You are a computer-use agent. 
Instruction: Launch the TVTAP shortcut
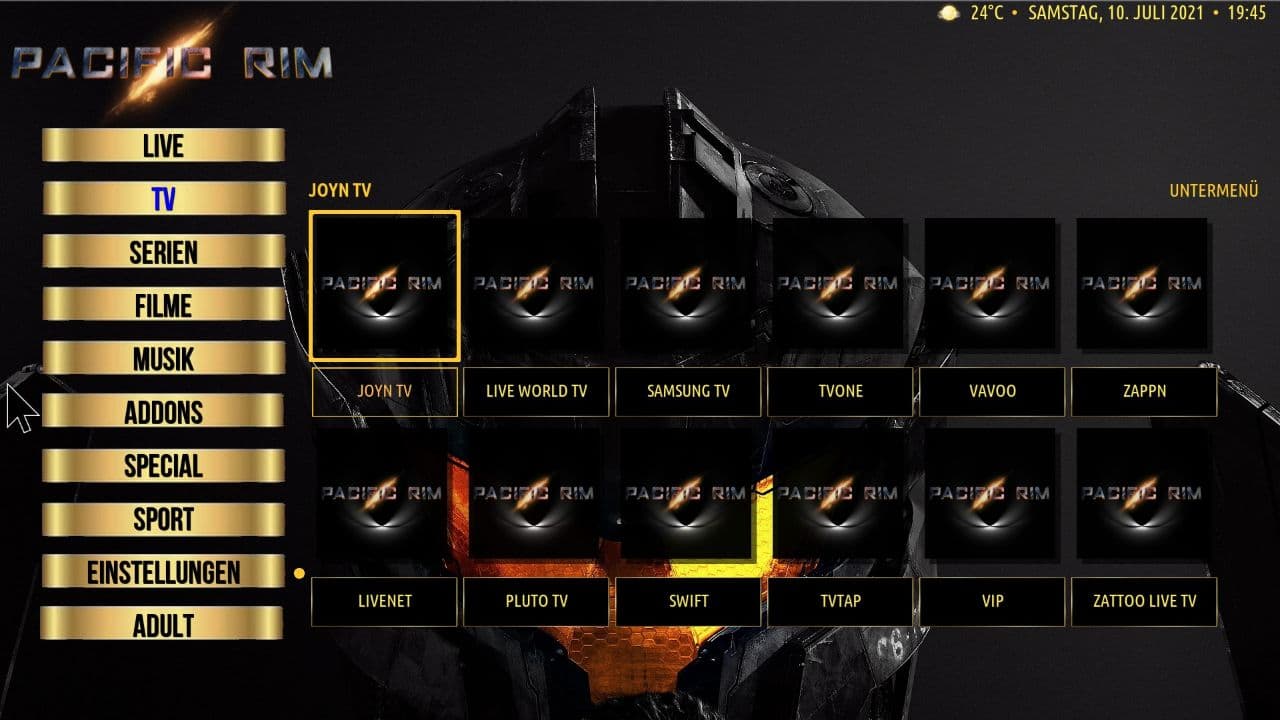(840, 601)
